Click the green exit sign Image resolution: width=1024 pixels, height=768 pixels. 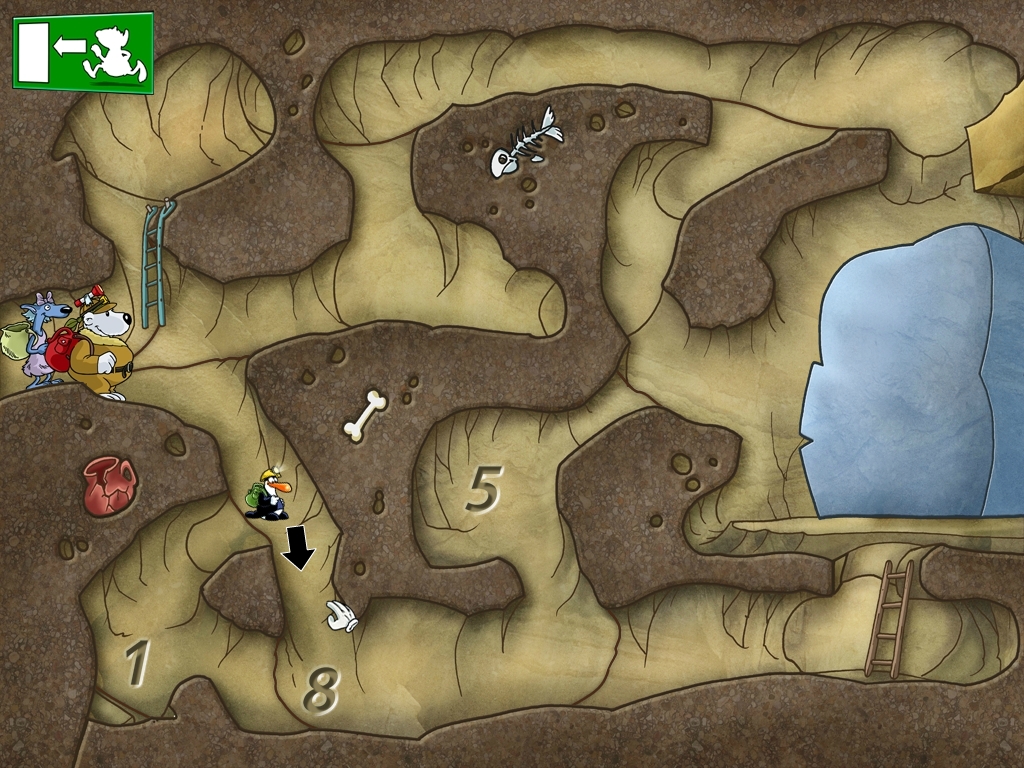click(x=83, y=52)
